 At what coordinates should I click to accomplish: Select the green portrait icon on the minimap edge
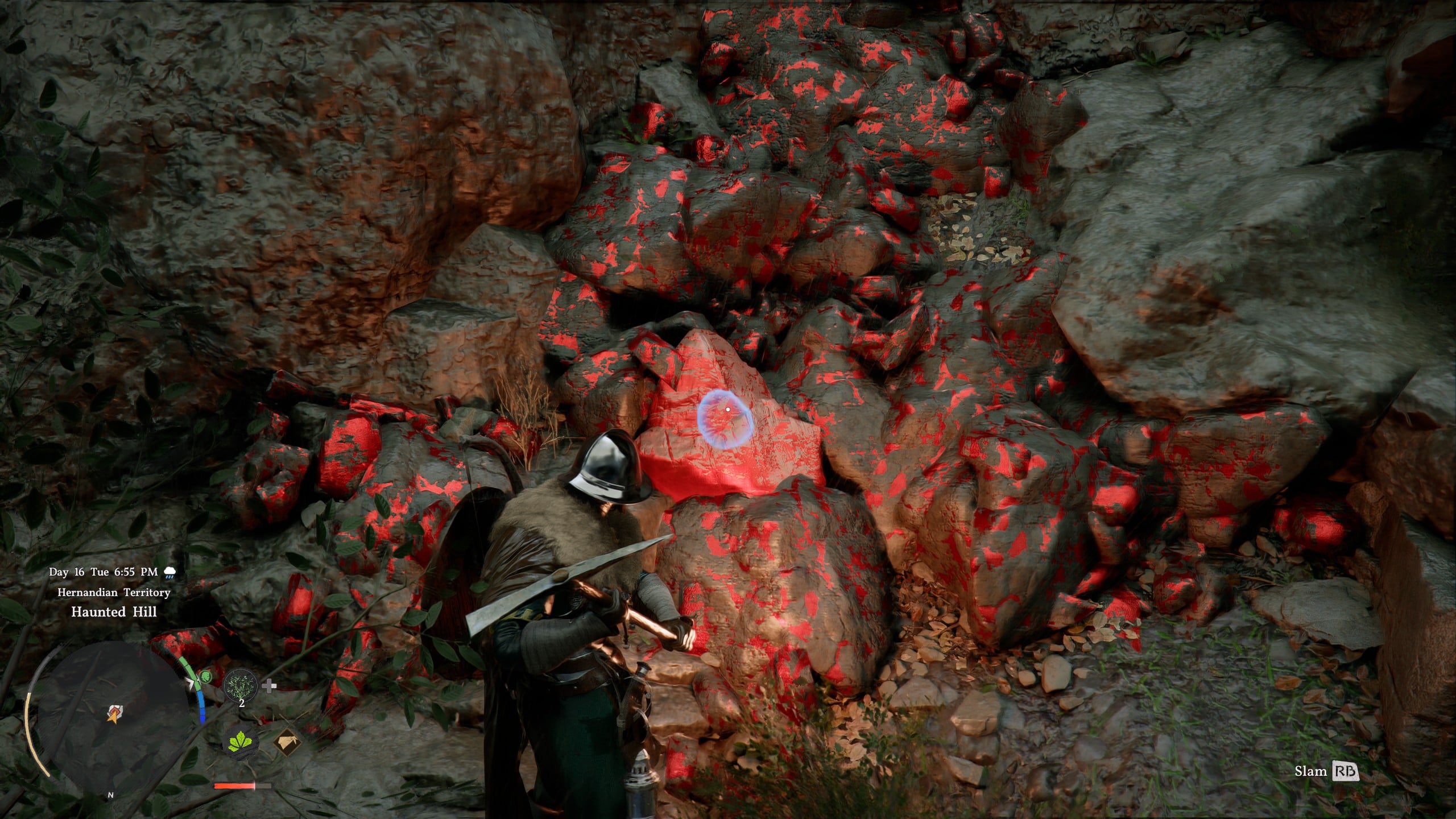[x=206, y=678]
